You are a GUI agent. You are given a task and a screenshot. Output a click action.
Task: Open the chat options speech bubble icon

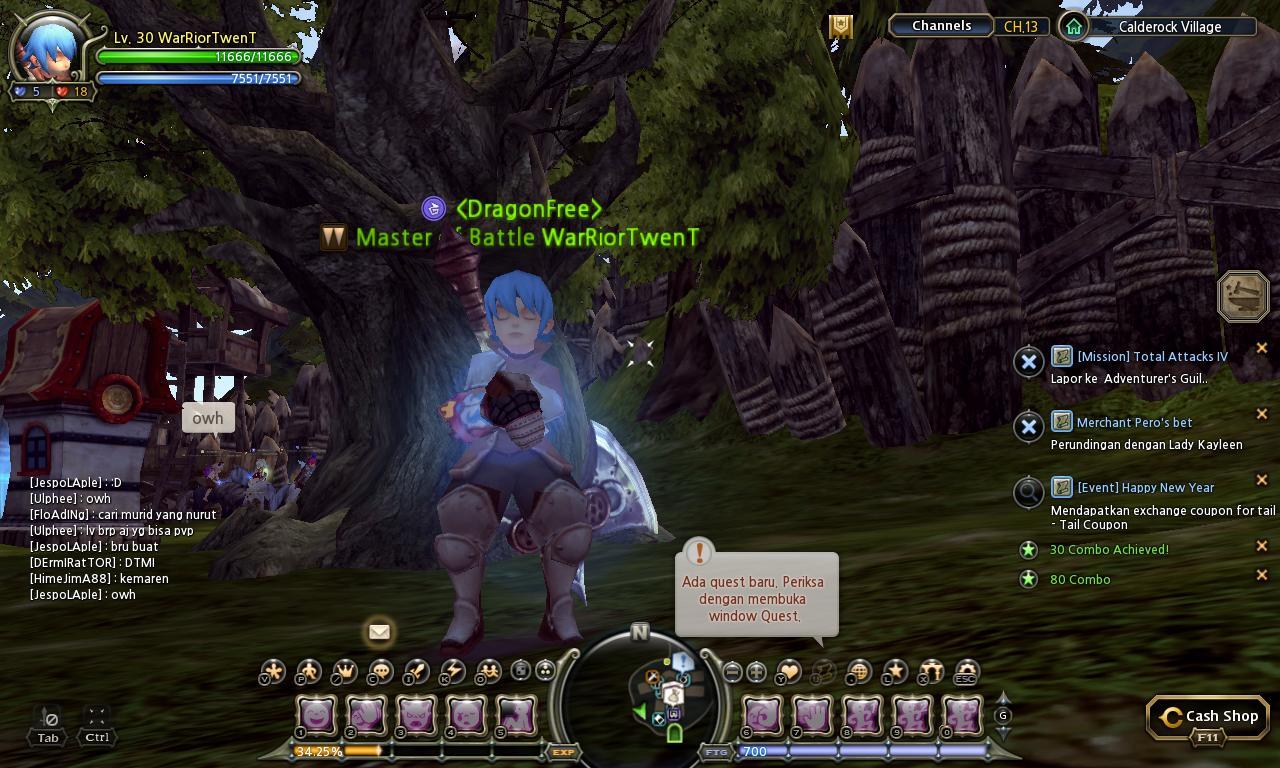tap(380, 672)
